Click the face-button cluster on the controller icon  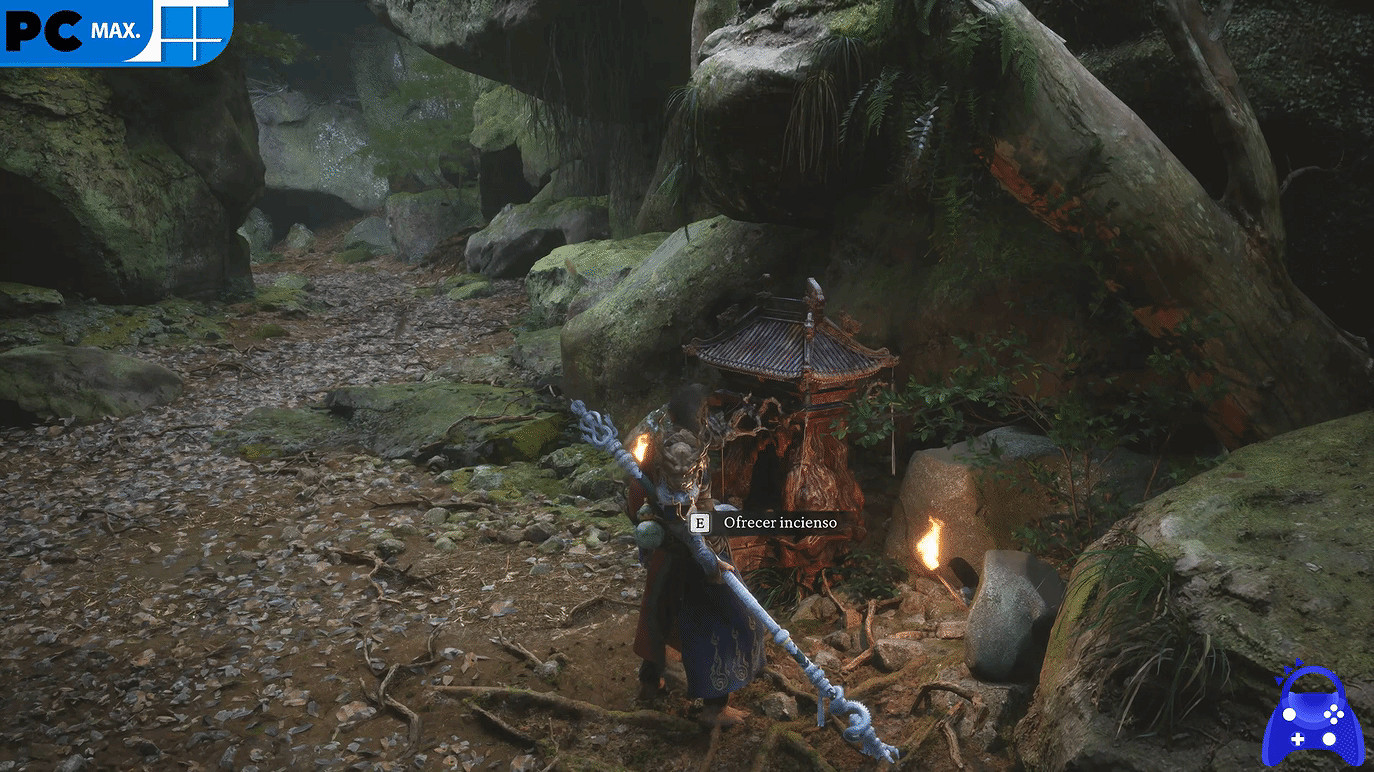point(1333,714)
